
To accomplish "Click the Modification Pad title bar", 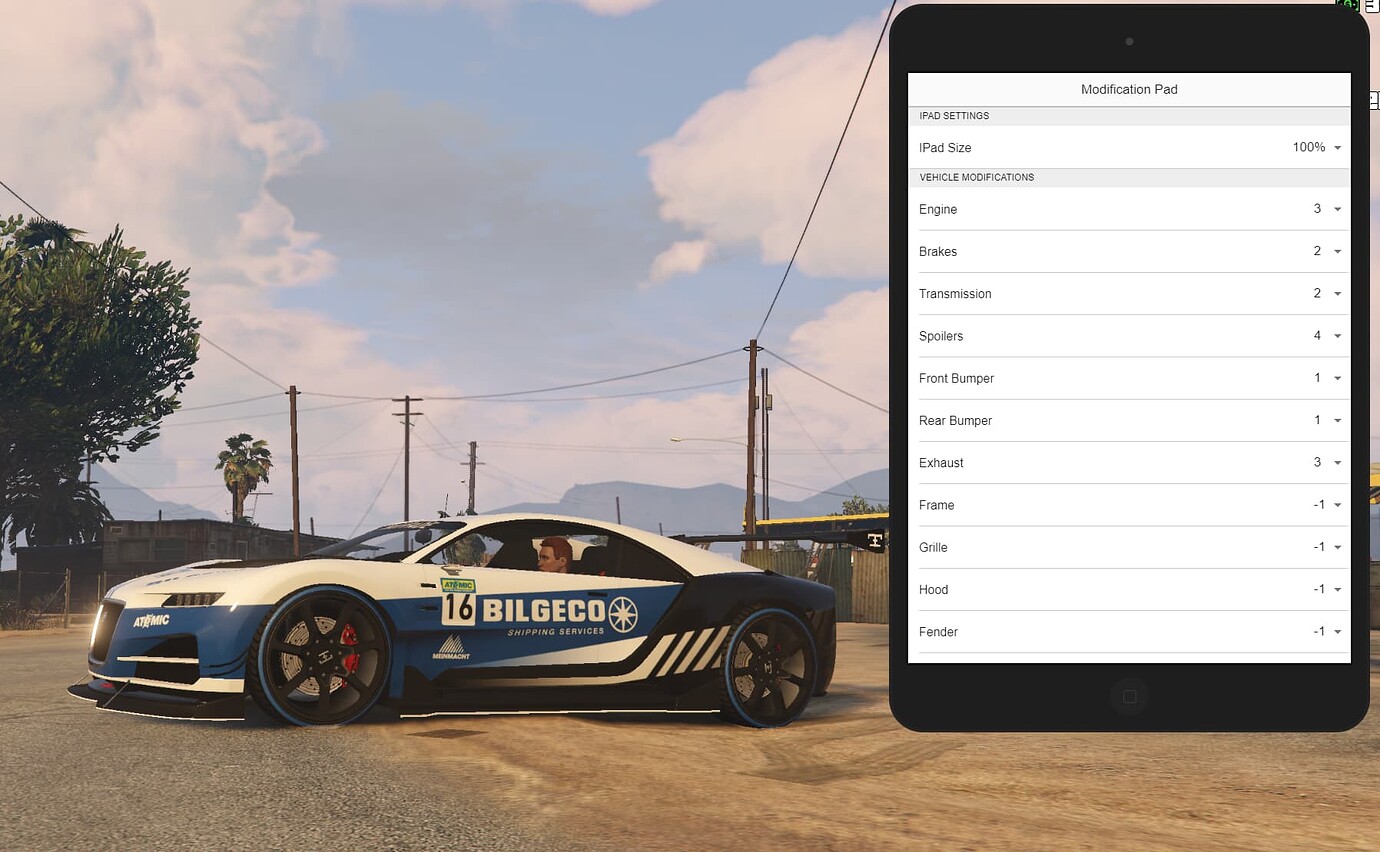I will (x=1129, y=89).
